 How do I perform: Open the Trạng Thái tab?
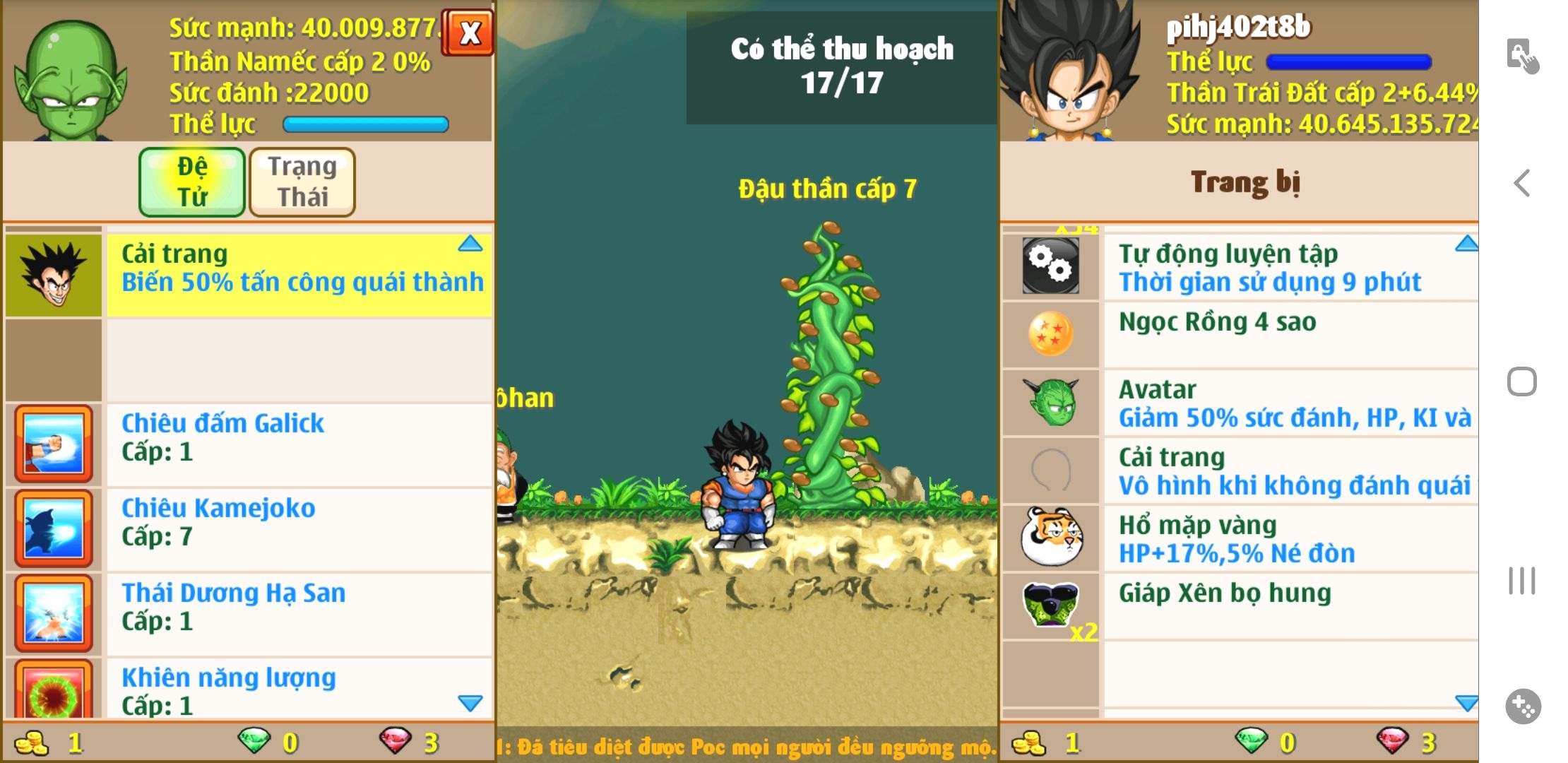(x=302, y=182)
